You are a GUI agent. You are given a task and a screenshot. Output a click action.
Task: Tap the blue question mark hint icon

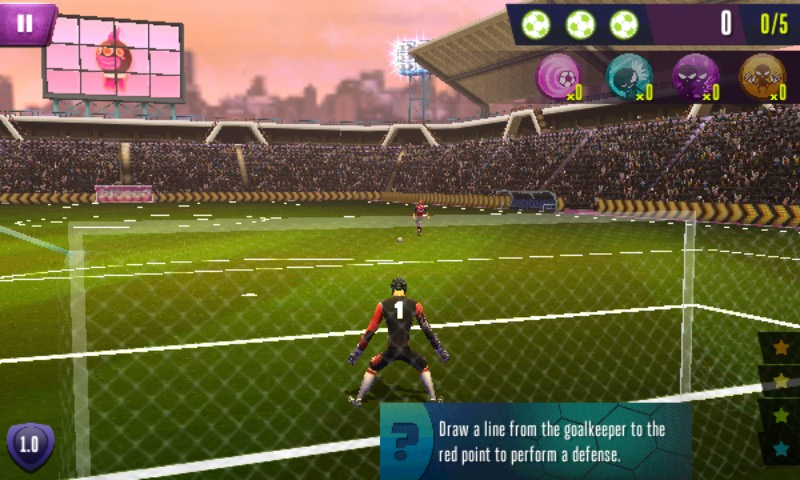click(x=404, y=441)
